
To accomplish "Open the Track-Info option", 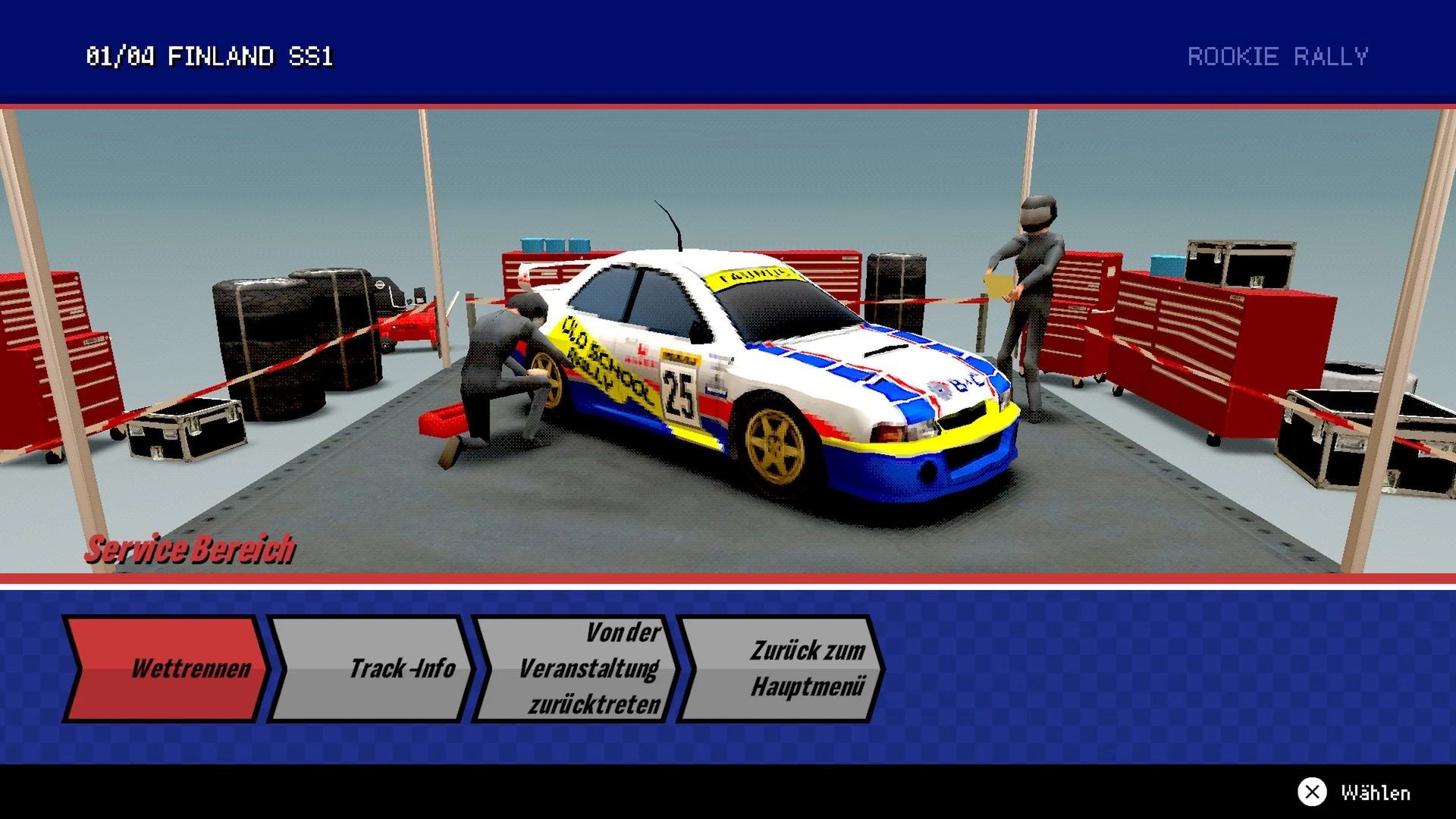I will coord(372,668).
